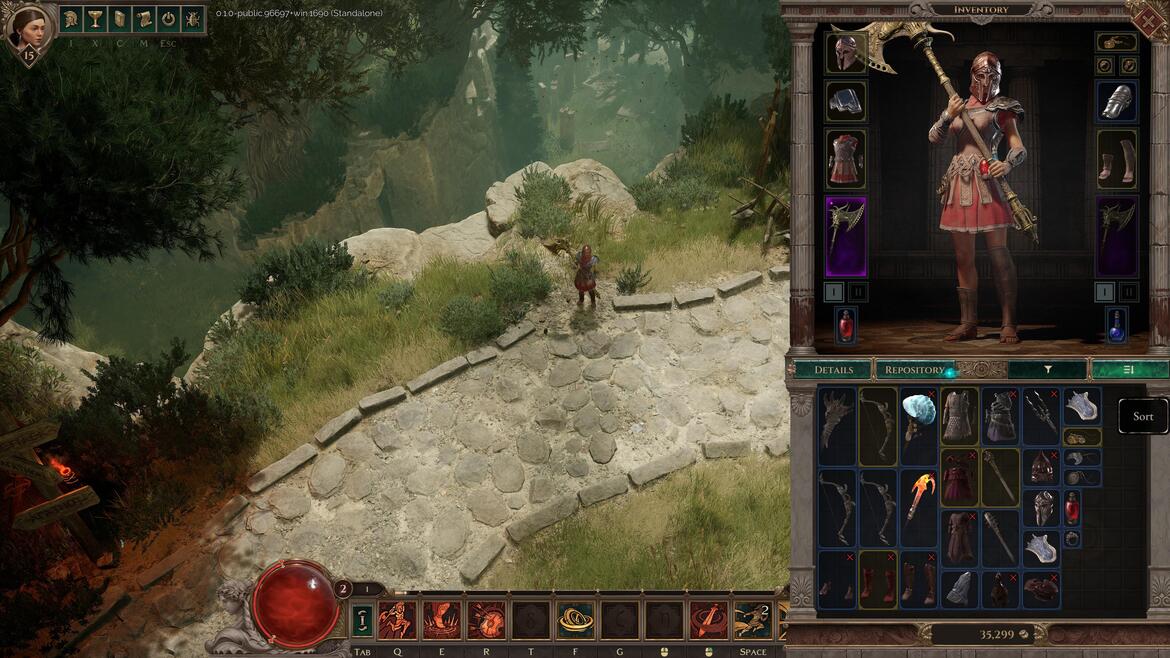
Task: Click the inventory filter funnel button
Action: (x=1047, y=369)
